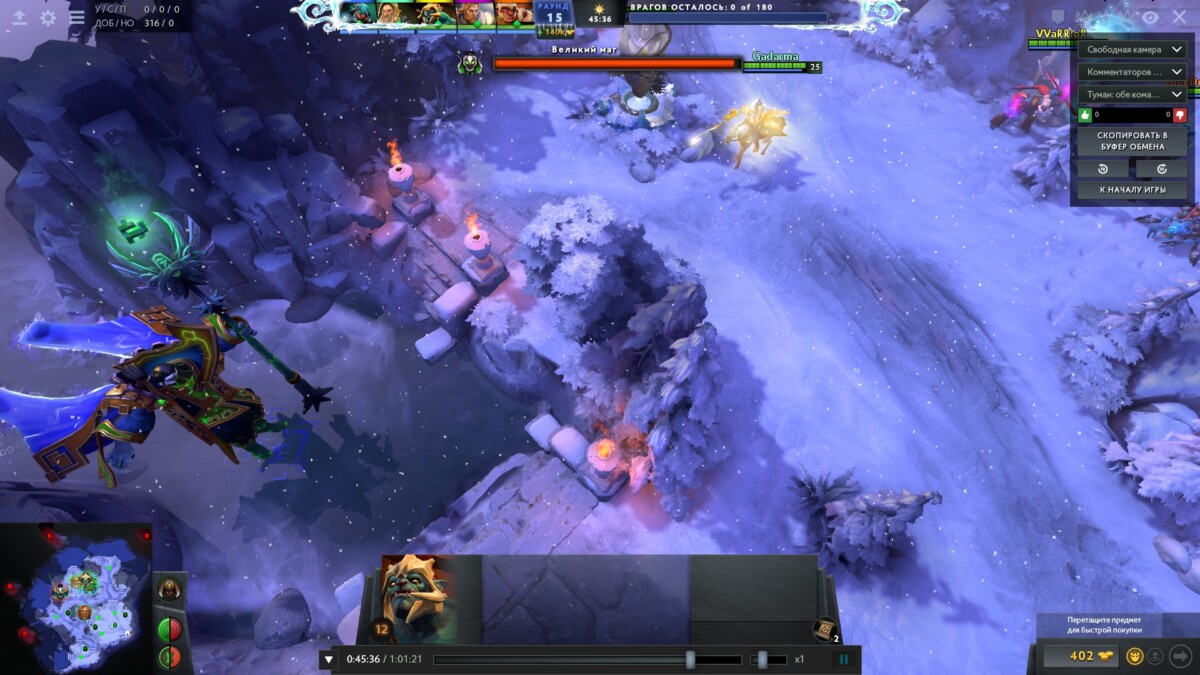1200x675 pixels.
Task: Skip the replay forward ten seconds
Action: point(1161,169)
